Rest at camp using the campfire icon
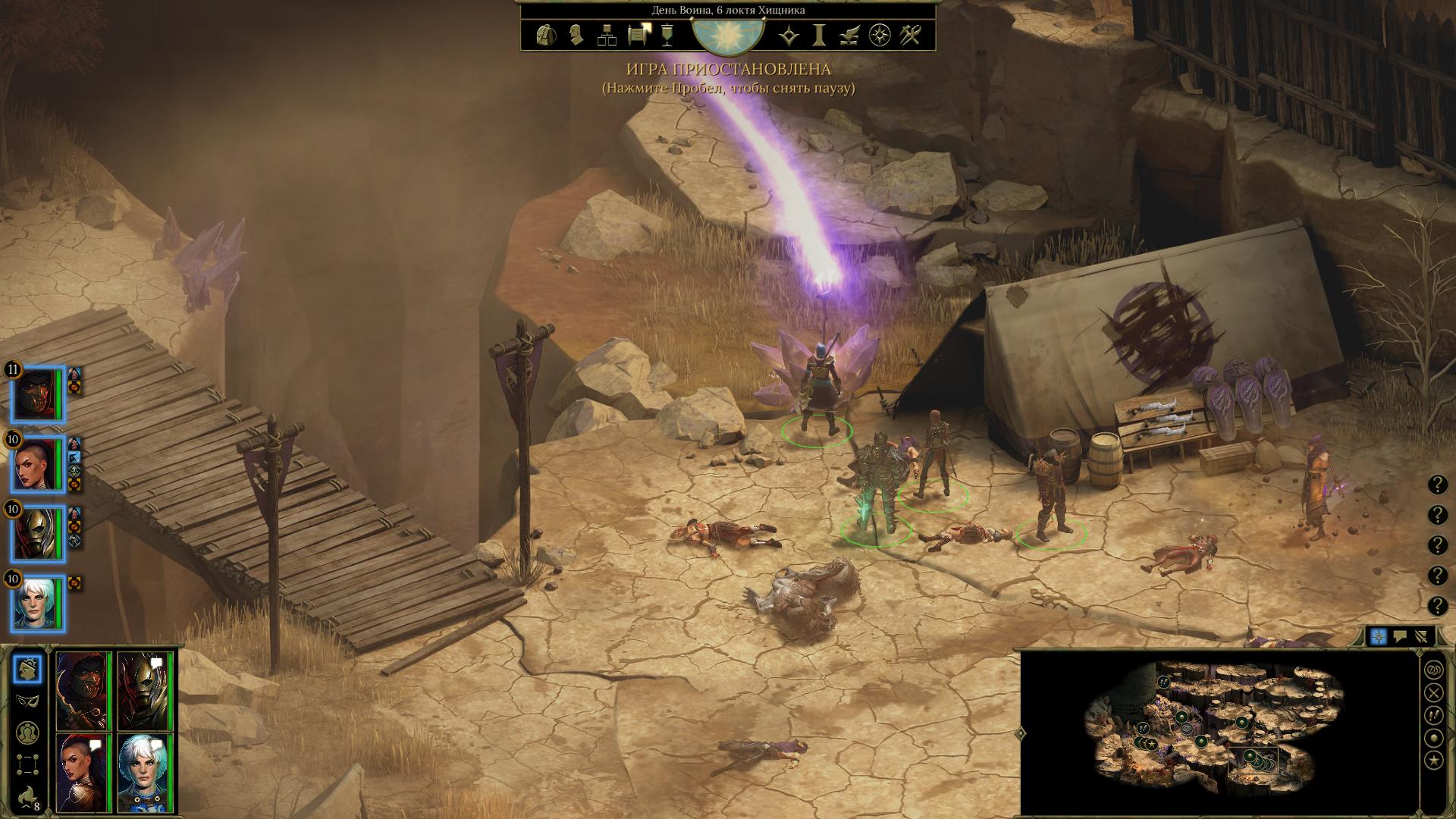This screenshot has width=1456, height=819. point(28,795)
